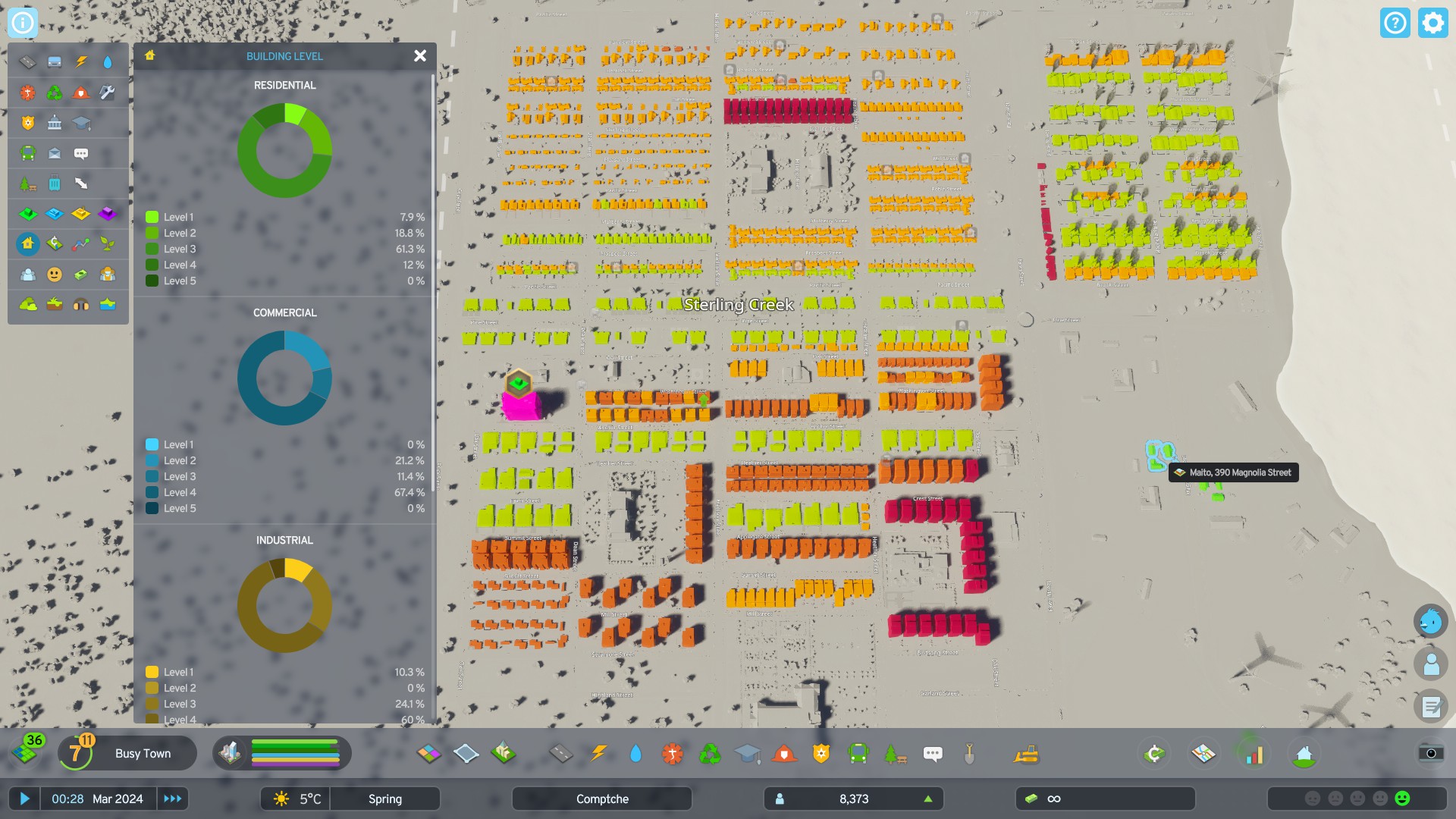Viewport: 1456px width, 819px height.
Task: Click the Busy Town city name
Action: pos(143,753)
